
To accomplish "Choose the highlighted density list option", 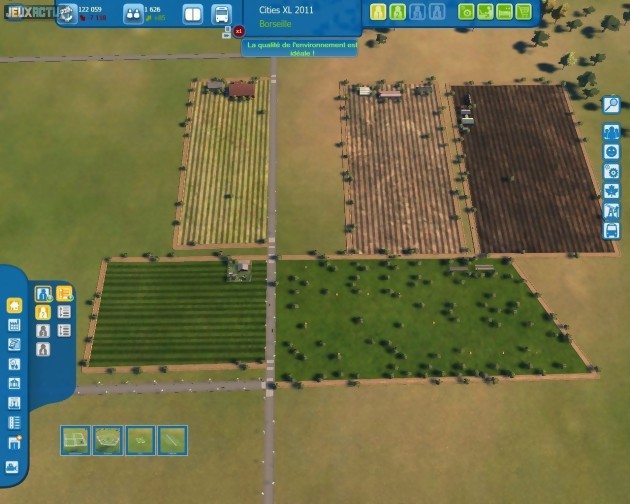I will (64, 294).
